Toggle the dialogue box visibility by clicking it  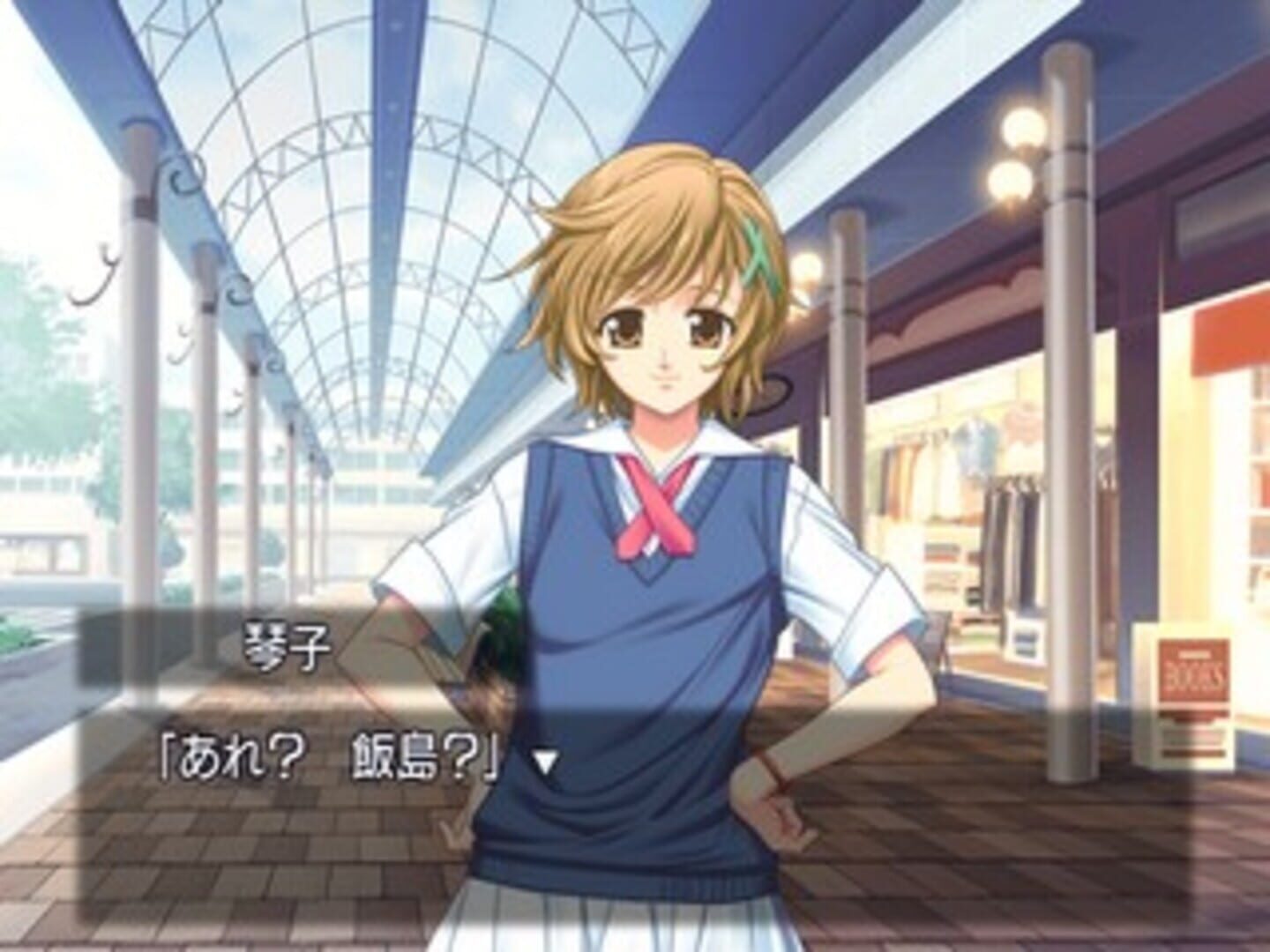click(x=265, y=837)
